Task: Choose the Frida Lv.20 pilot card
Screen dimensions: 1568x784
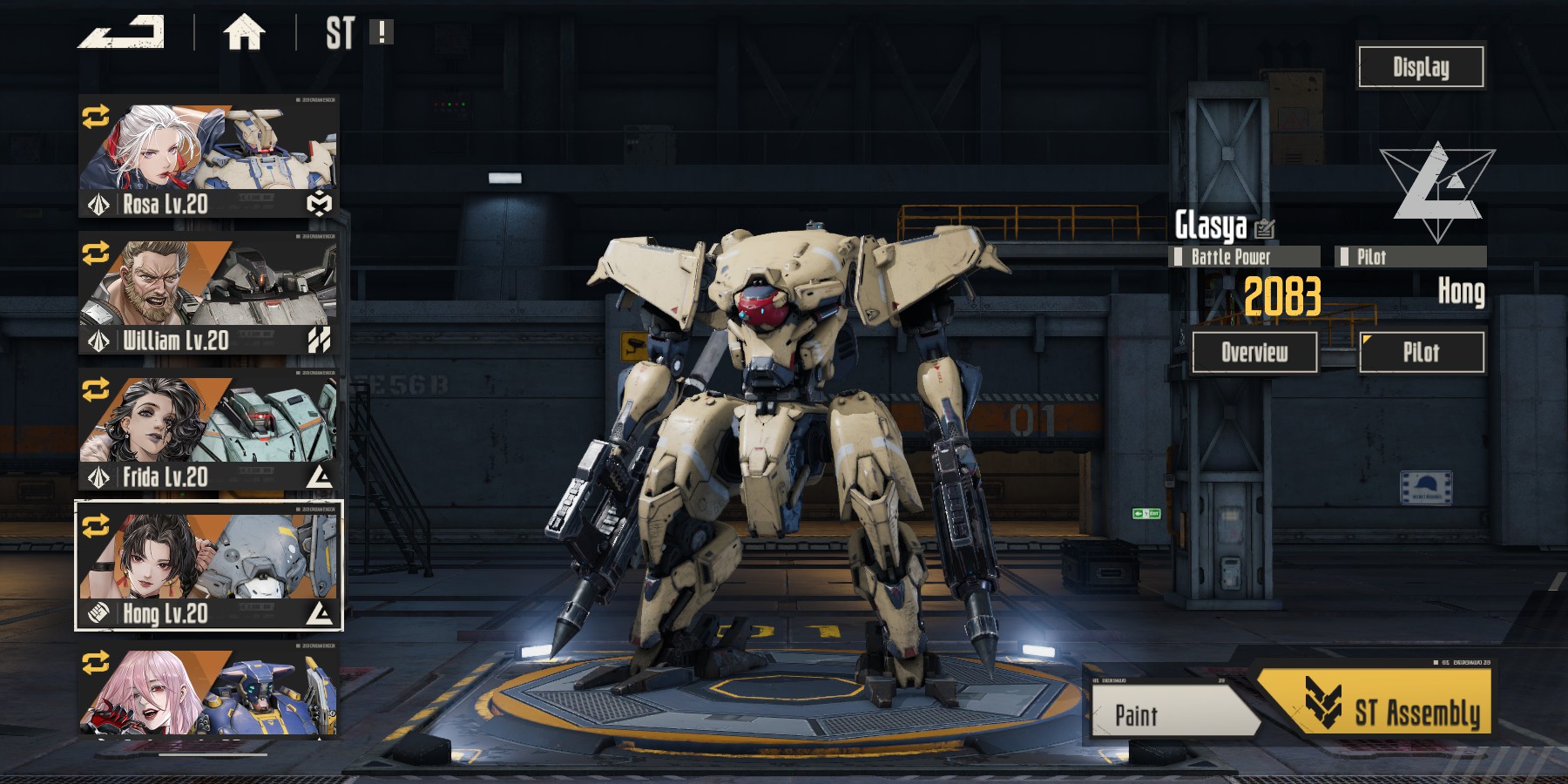Action: point(209,429)
